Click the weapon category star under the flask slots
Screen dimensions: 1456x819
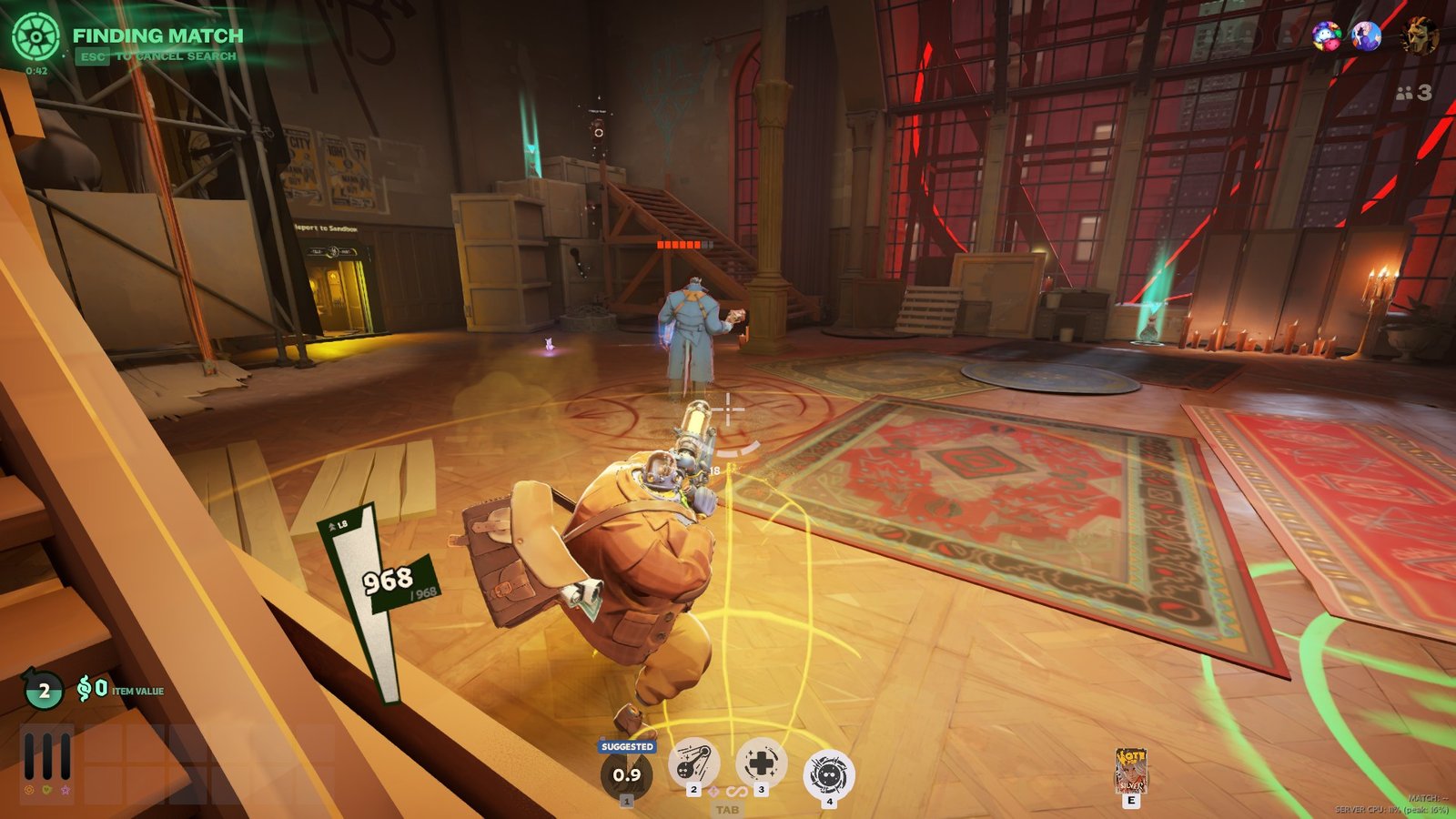tap(29, 790)
